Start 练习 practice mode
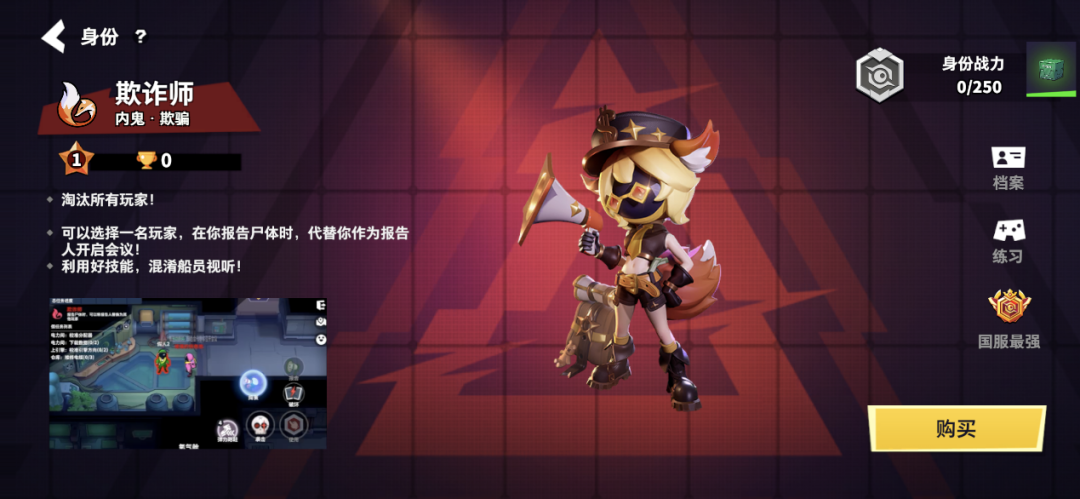The width and height of the screenshot is (1080, 499). coord(1008,240)
